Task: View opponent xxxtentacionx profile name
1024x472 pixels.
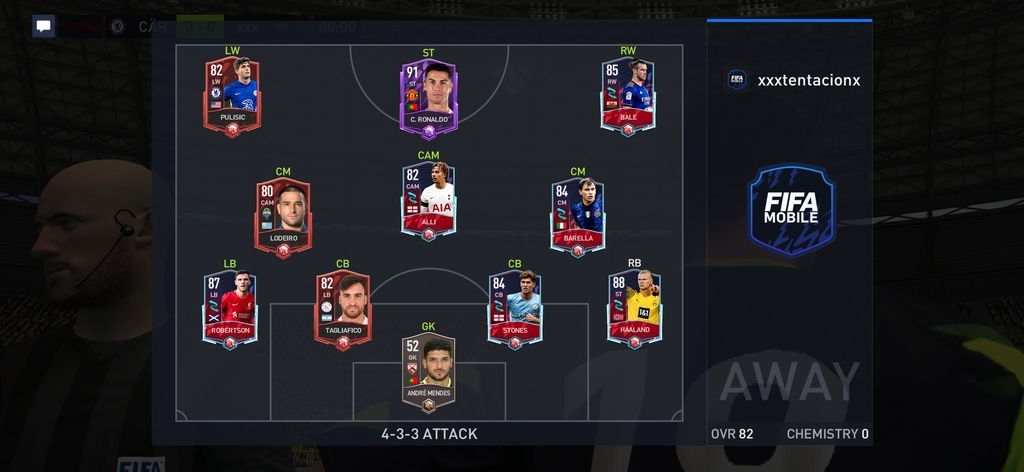Action: 808,80
